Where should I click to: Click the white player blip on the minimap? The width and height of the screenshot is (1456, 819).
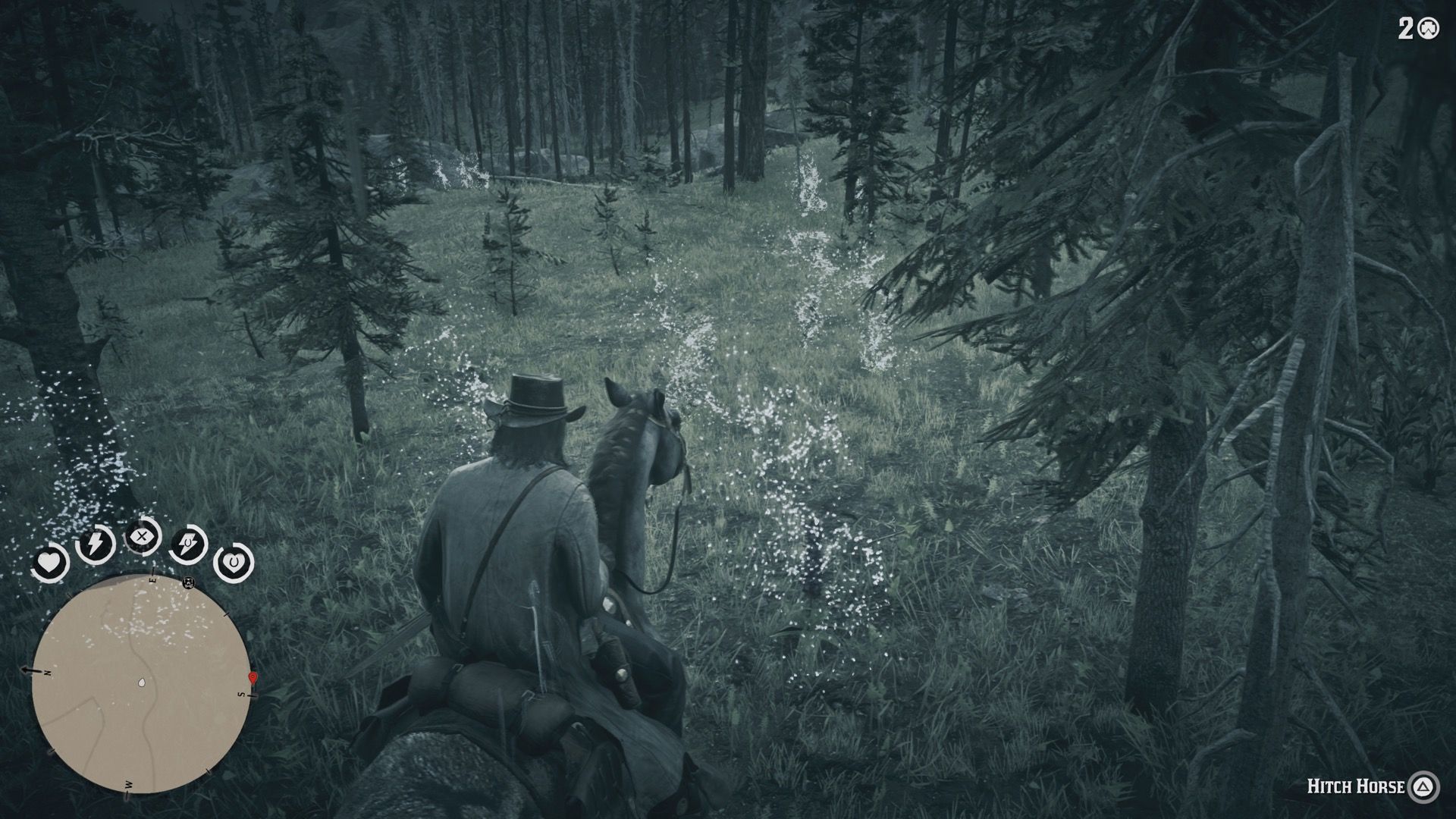coord(141,682)
